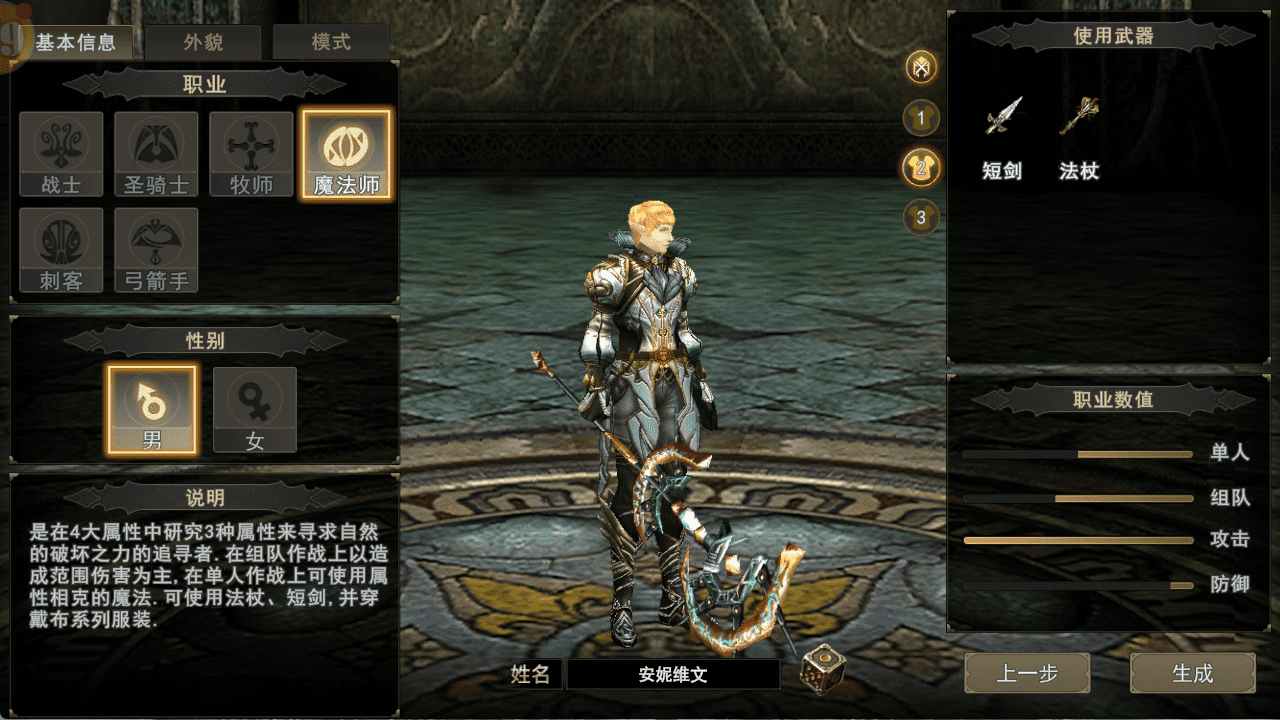The image size is (1280, 720).
Task: Select the 圣骑士 paladin class
Action: pyautogui.click(x=156, y=154)
